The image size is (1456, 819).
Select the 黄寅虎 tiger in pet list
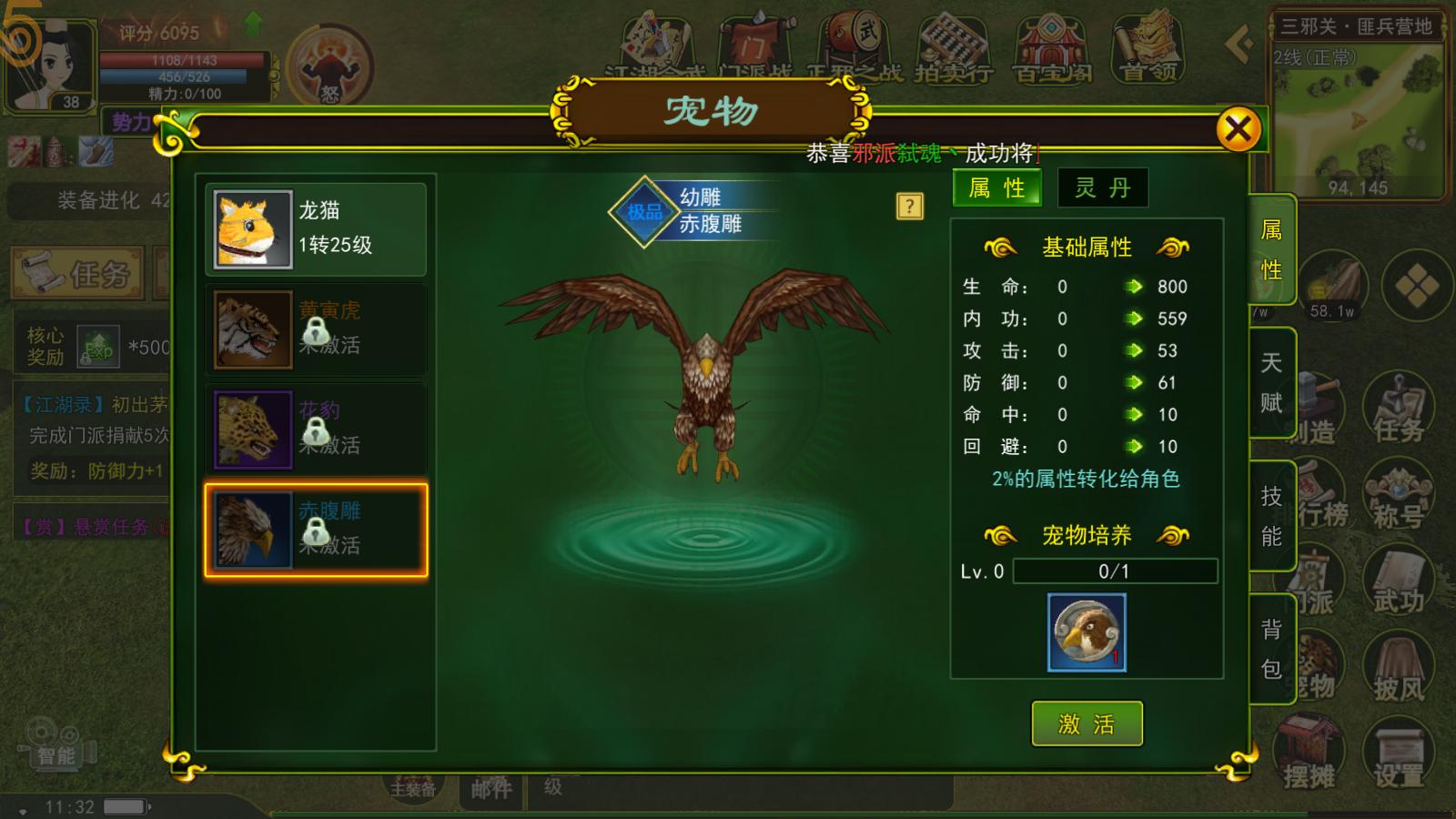pyautogui.click(x=316, y=329)
